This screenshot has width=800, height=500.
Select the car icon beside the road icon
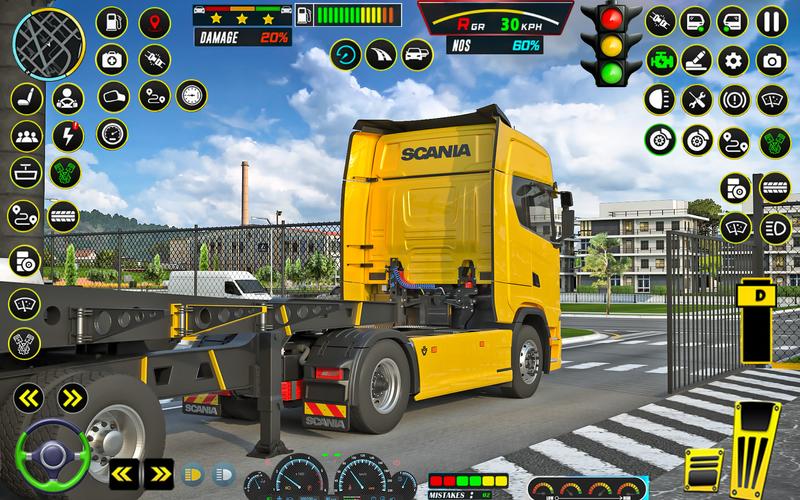click(x=415, y=54)
